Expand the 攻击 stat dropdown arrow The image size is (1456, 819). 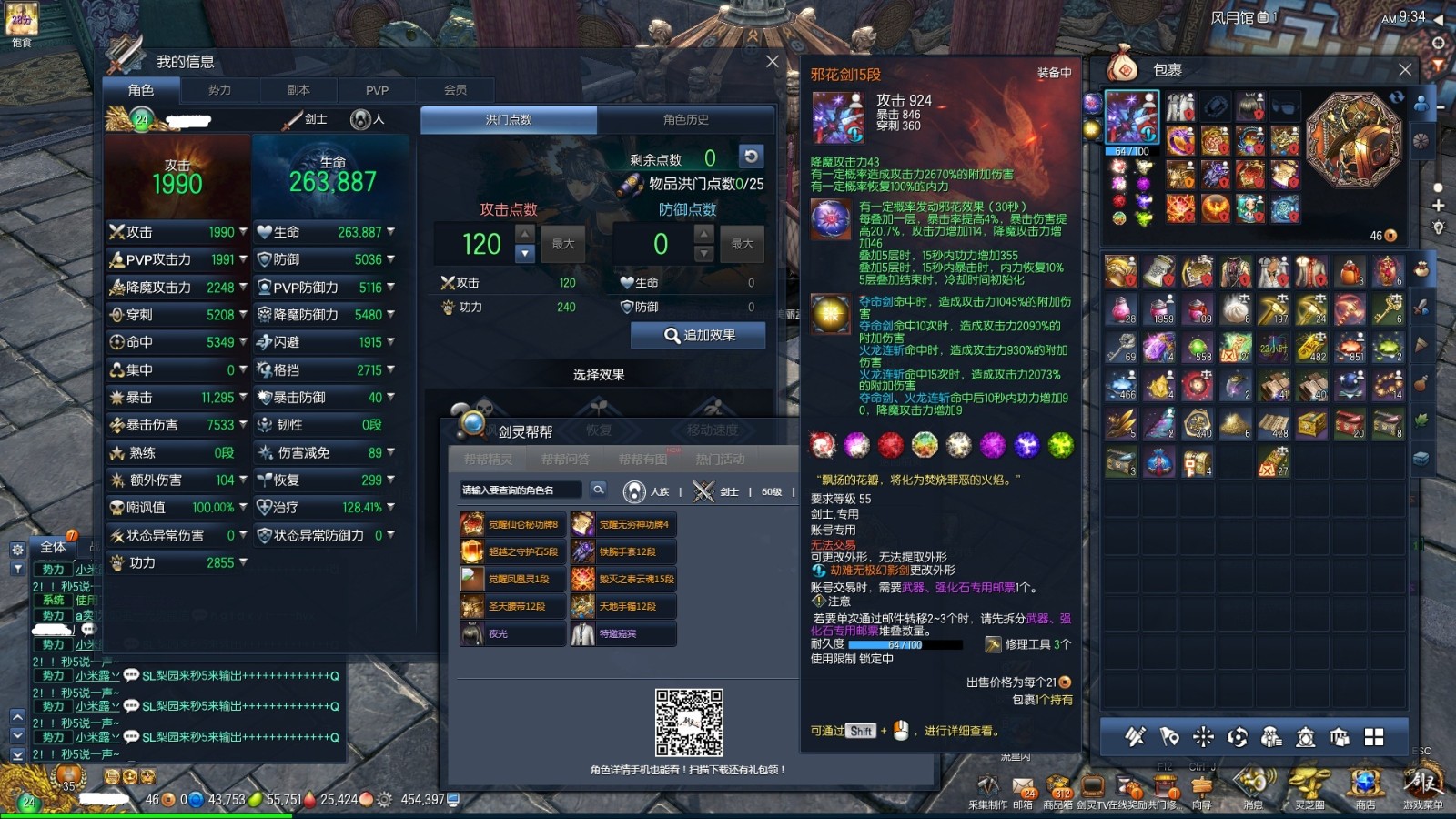tap(243, 232)
